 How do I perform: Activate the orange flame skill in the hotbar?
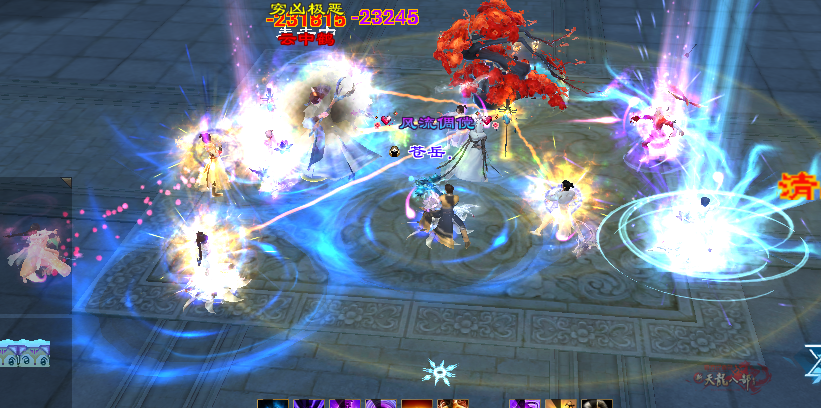(416, 403)
